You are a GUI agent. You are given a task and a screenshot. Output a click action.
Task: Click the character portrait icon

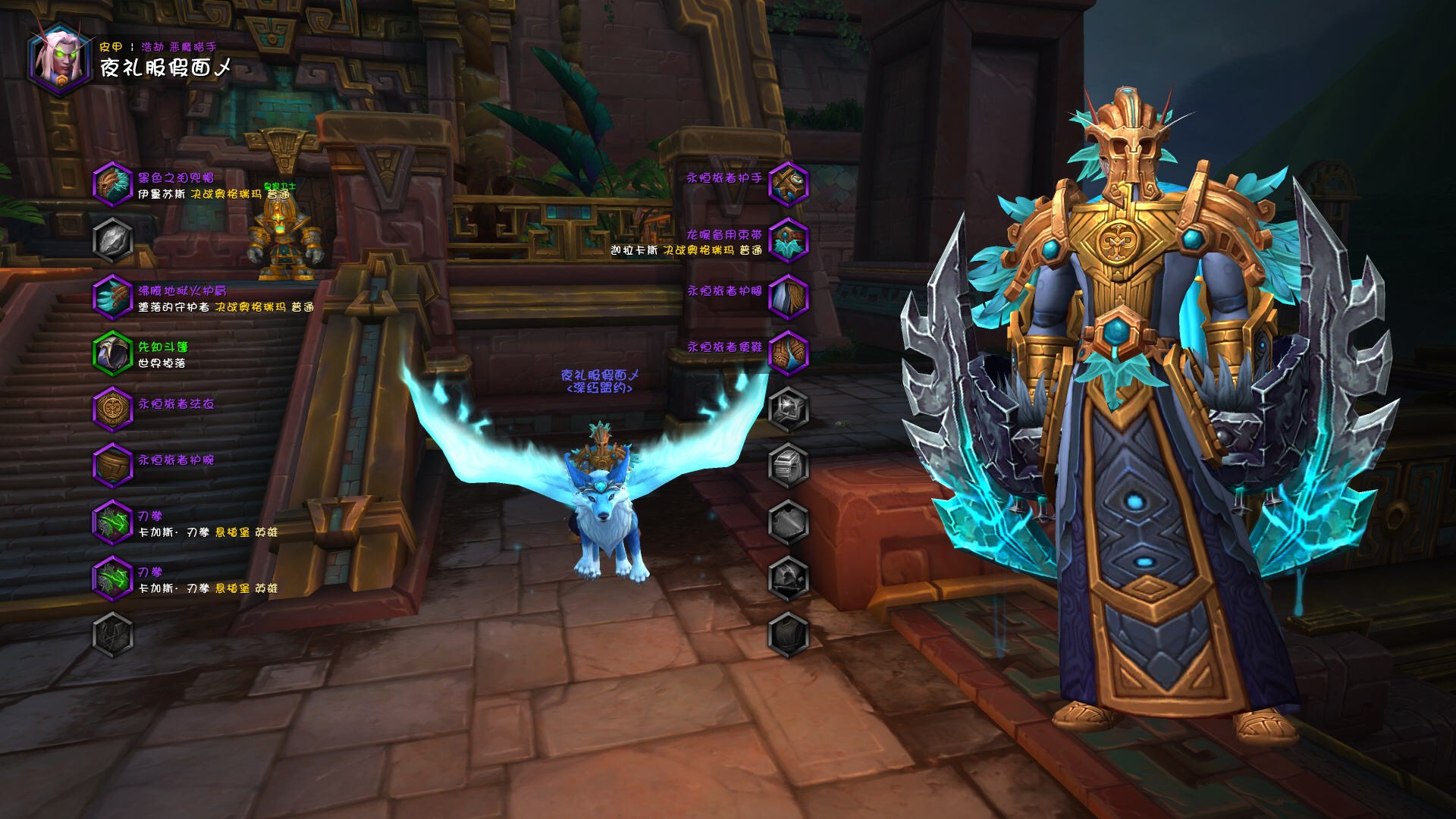[60, 58]
